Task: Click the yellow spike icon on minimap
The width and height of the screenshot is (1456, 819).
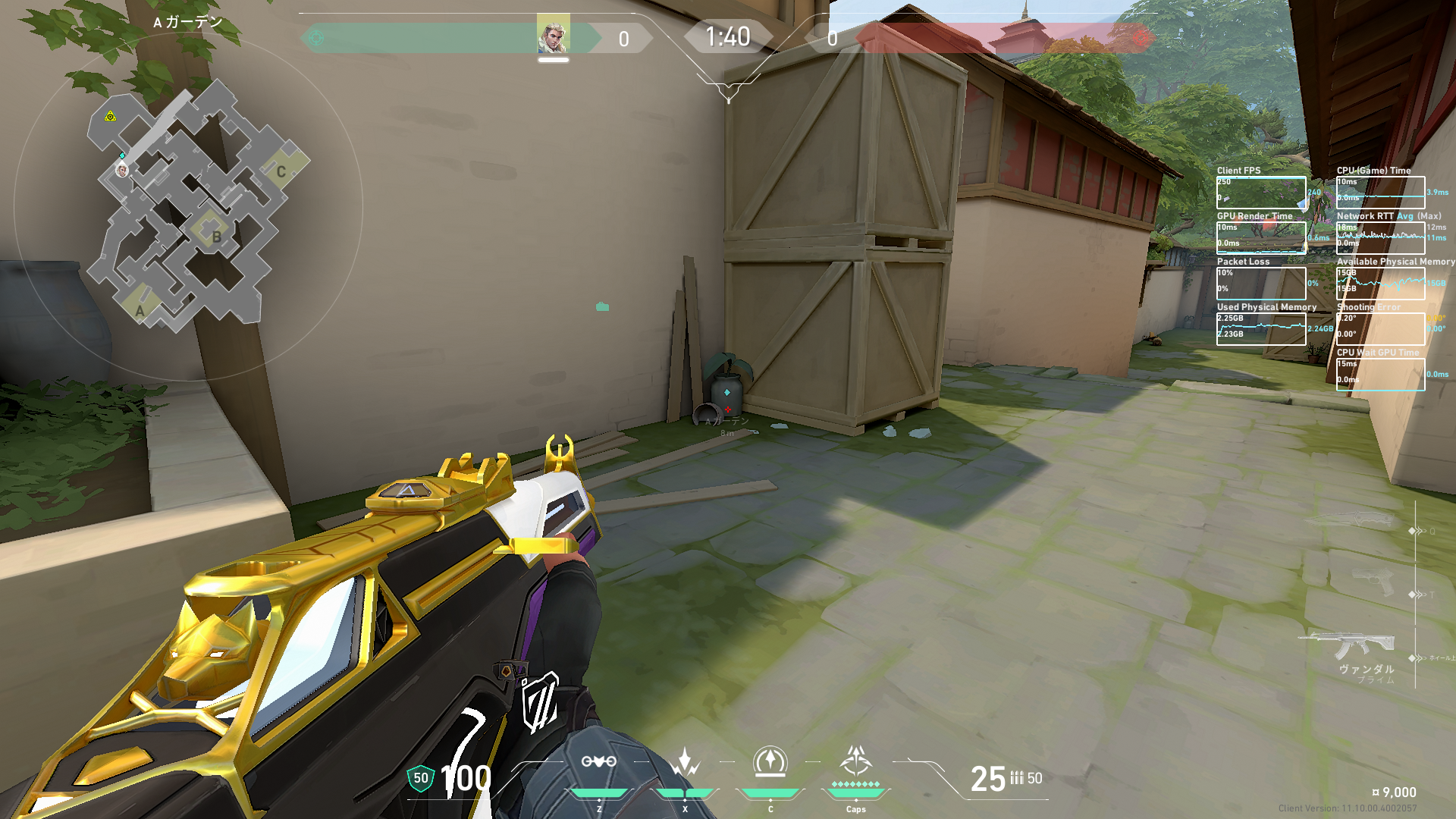Action: 111,116
